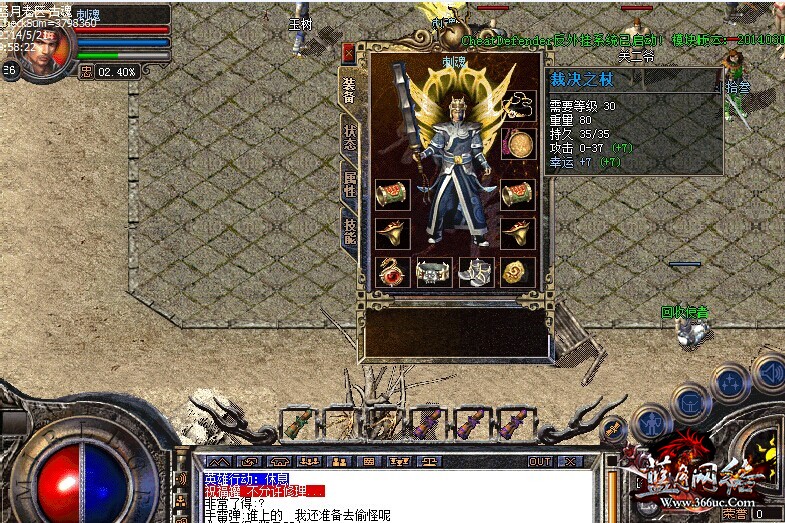This screenshot has height=523, width=785.
Task: Select the equipped necklace slot
Action: coord(518,105)
